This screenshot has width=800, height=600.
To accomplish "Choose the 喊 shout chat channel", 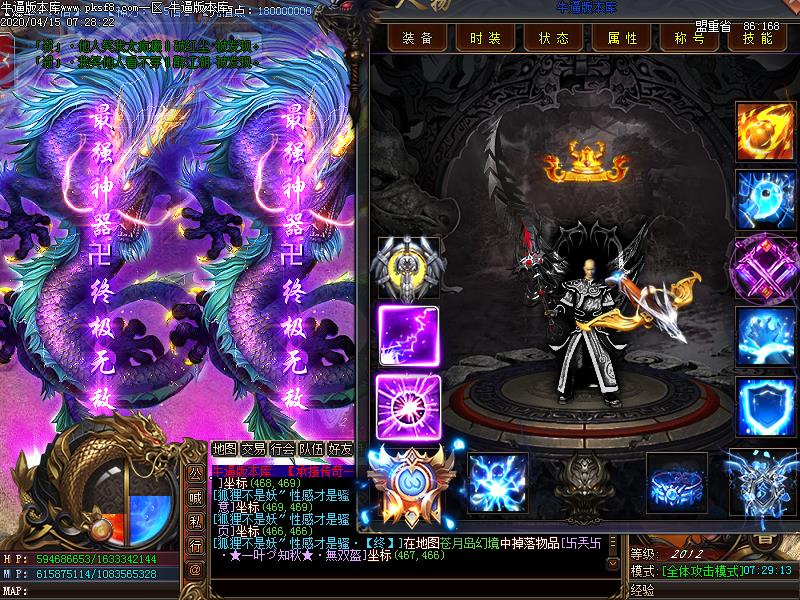I will point(196,499).
